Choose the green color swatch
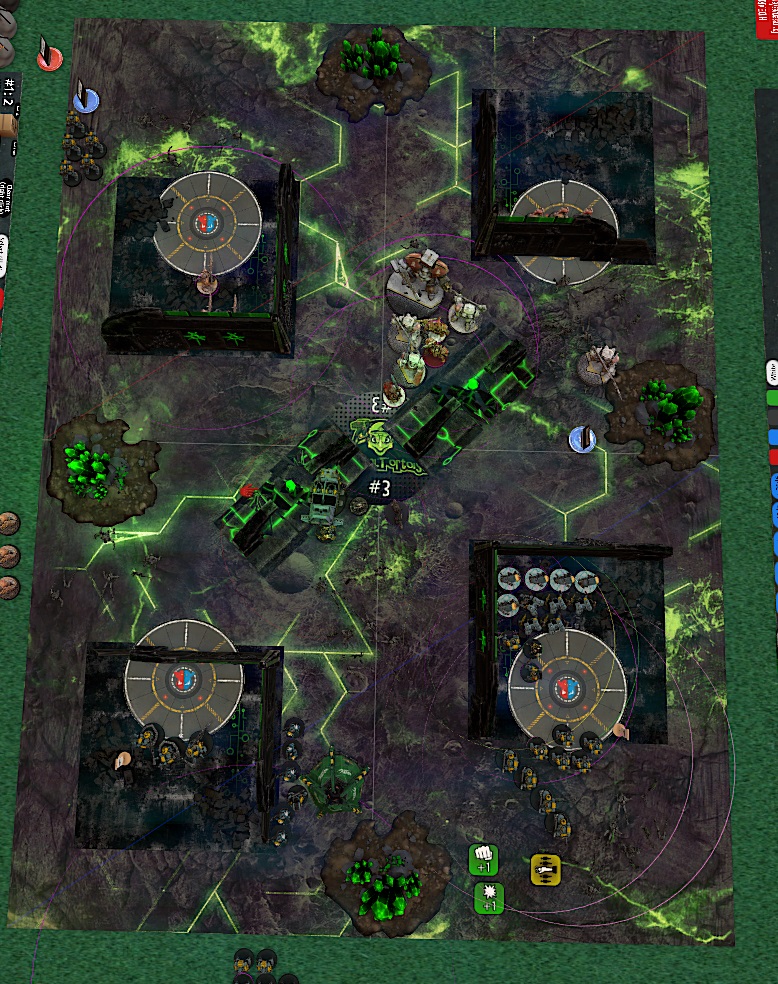Screen dimensions: 778x984 point(772,397)
